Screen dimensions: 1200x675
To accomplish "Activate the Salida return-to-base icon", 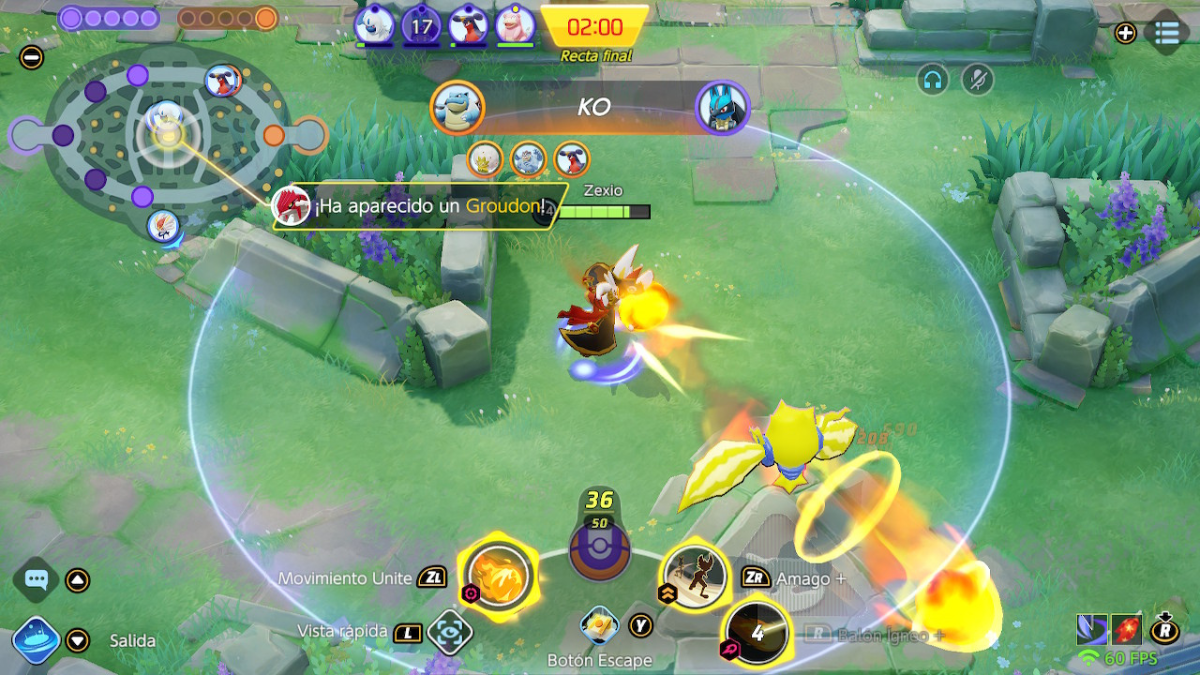I will point(37,640).
